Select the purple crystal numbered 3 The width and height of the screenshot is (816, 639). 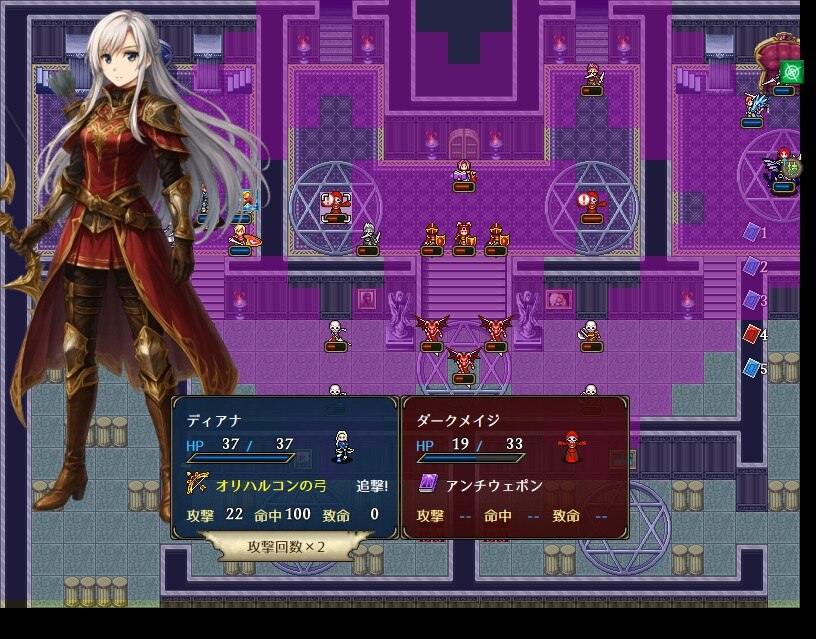click(752, 300)
